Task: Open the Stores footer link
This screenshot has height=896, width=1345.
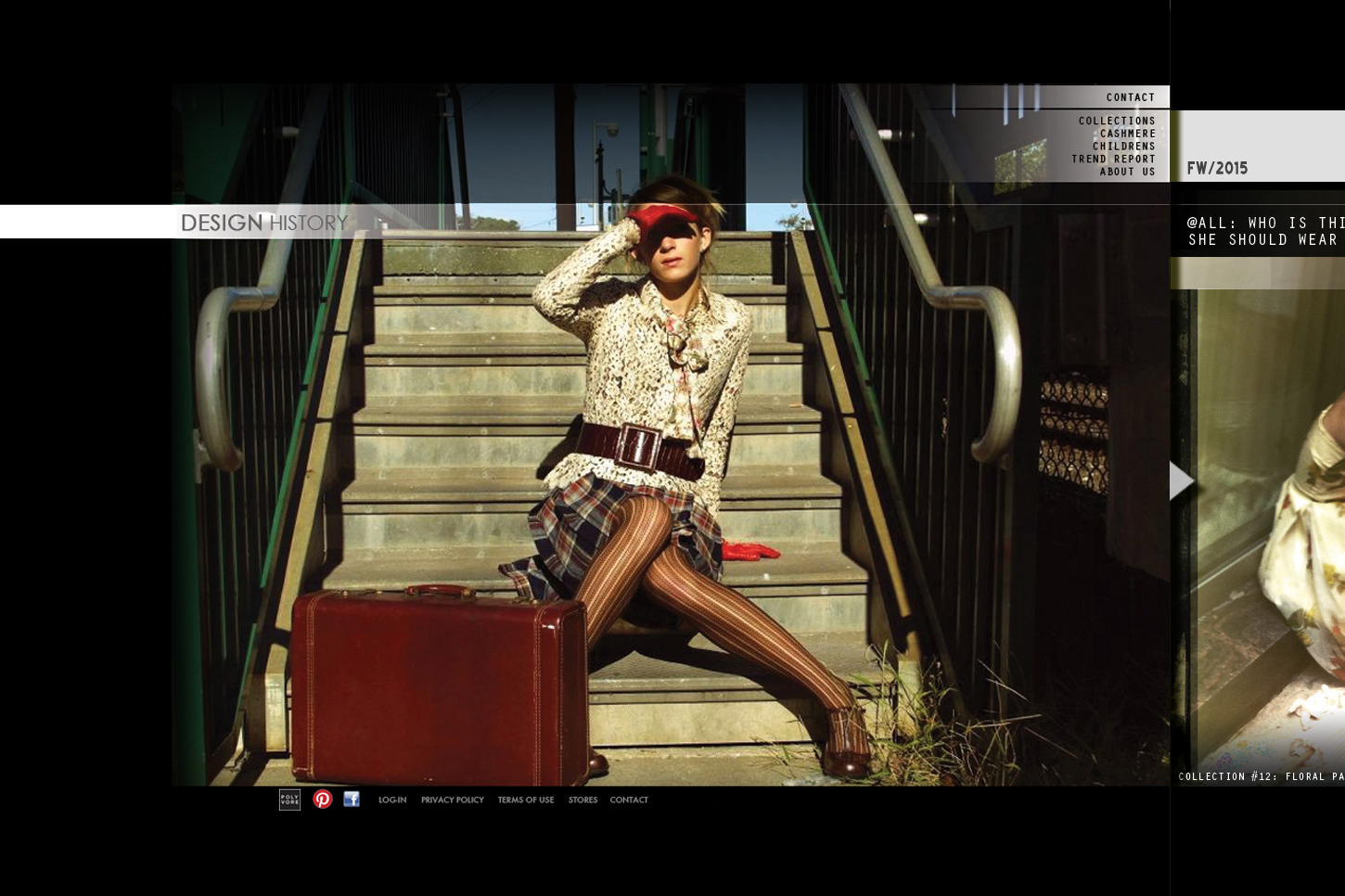Action: (583, 800)
